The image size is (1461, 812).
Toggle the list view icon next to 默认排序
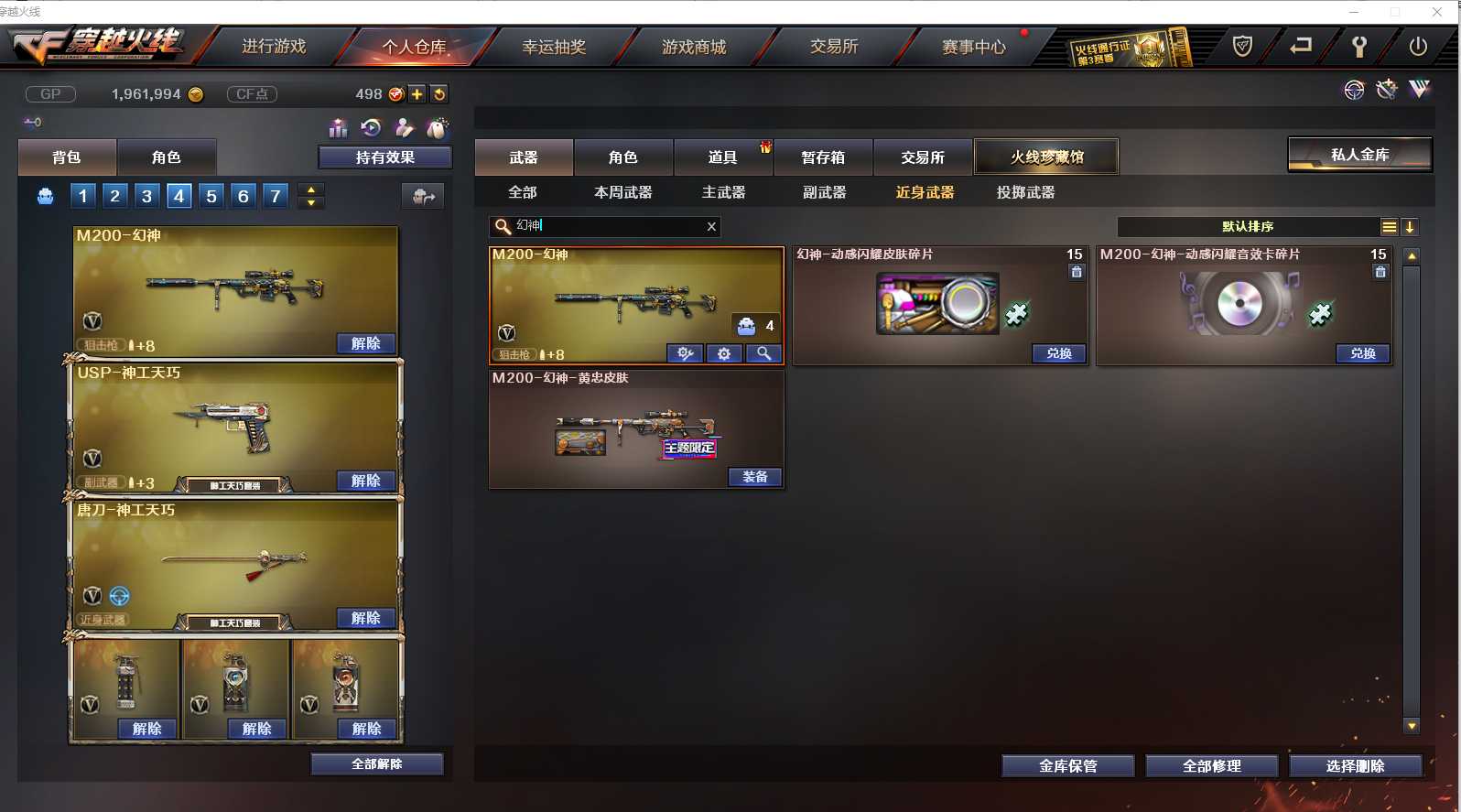[1390, 226]
